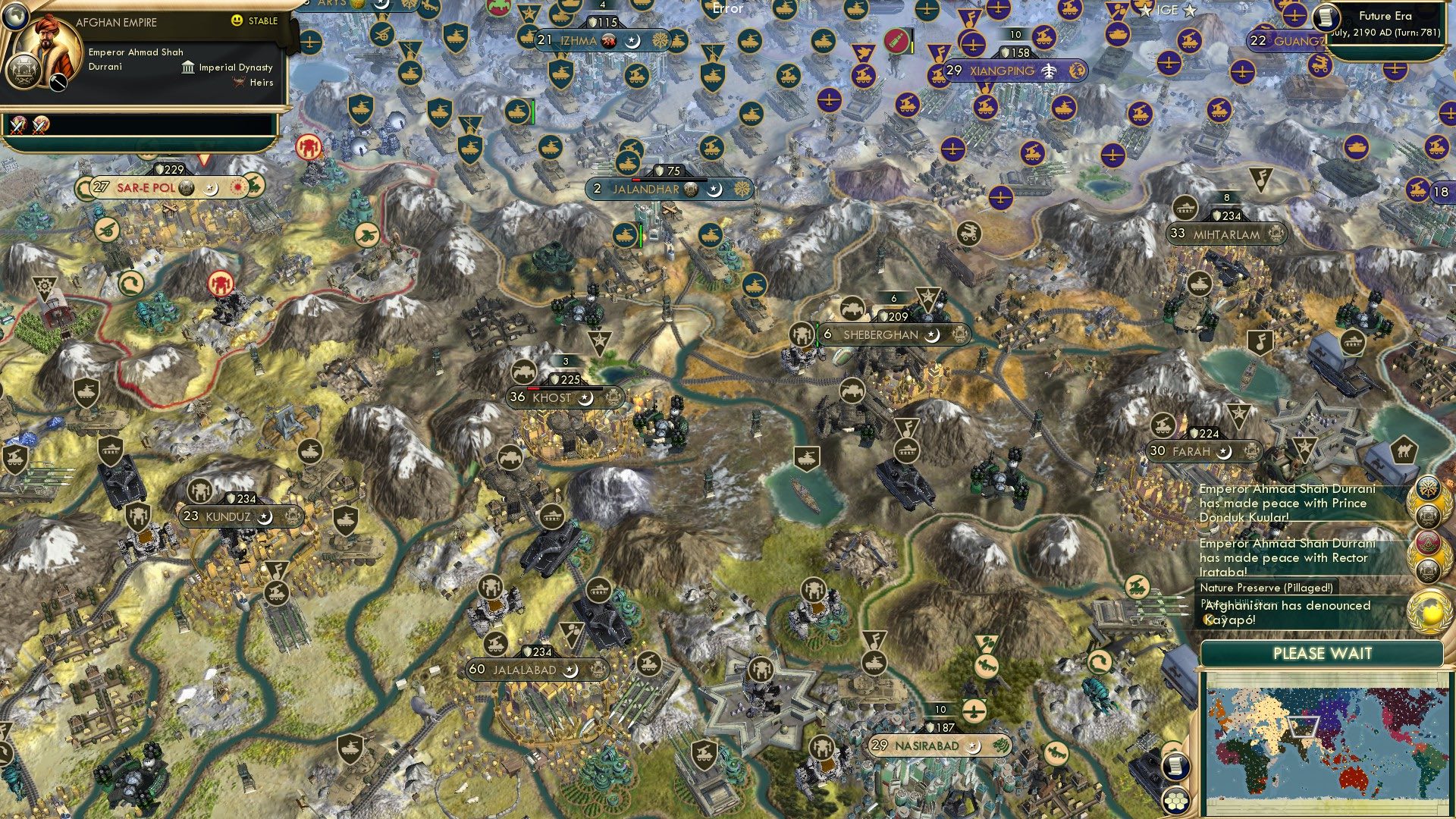
Task: Open the notification log scroll icon near the minimap
Action: click(1176, 767)
